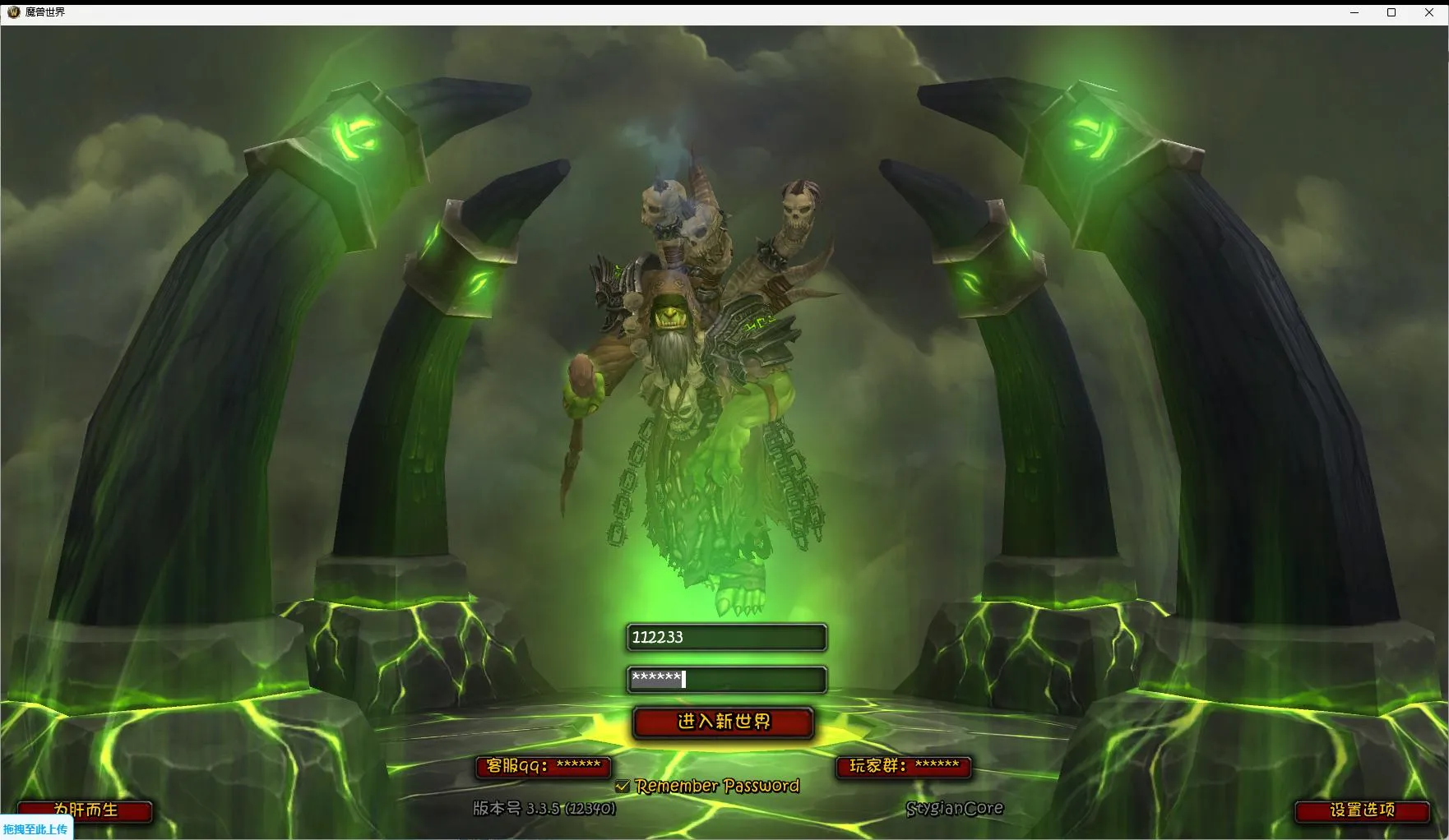This screenshot has height=840, width=1449.
Task: Open the 设置选项 settings options
Action: 1362,810
